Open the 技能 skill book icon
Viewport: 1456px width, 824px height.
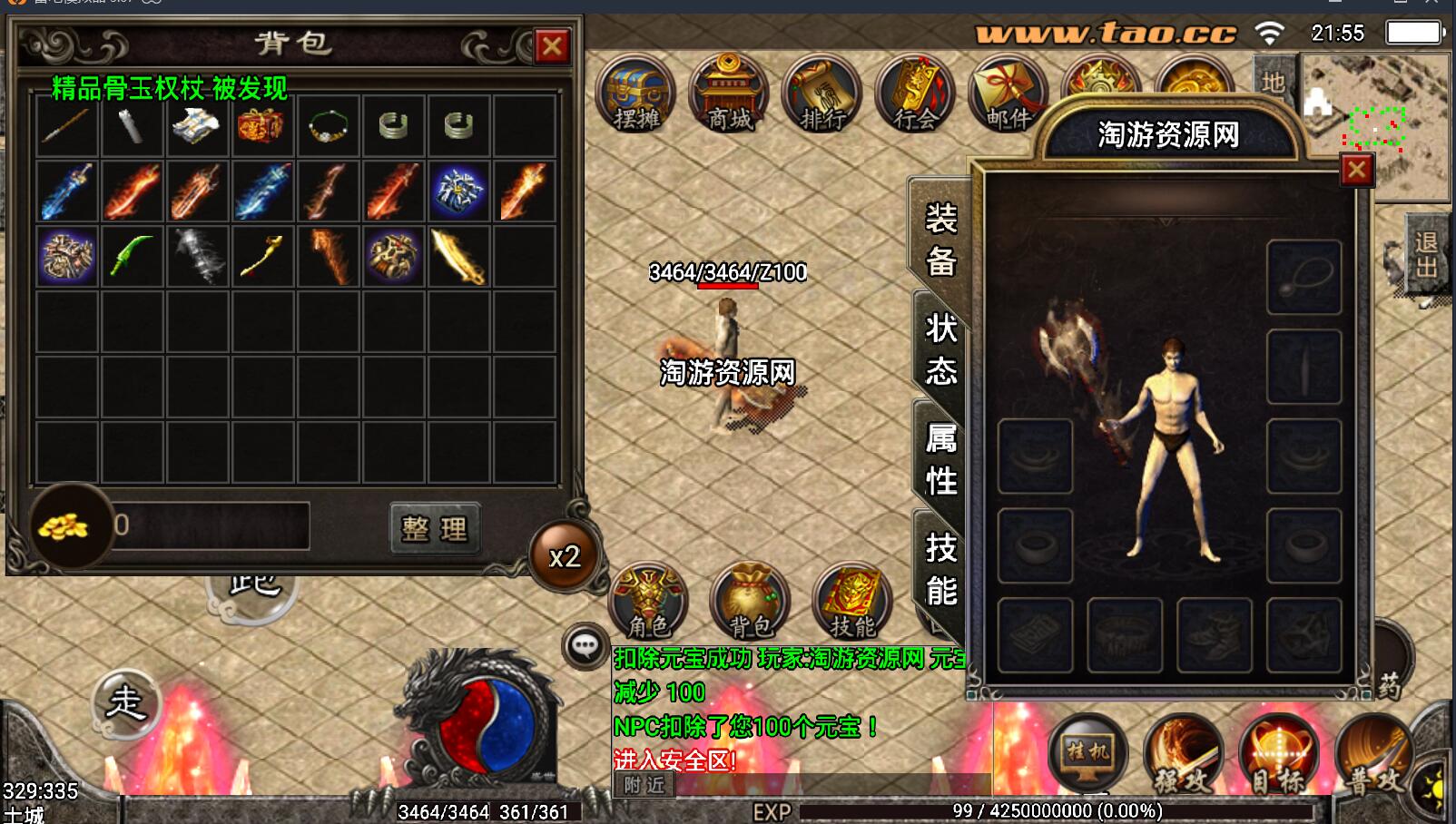click(851, 601)
